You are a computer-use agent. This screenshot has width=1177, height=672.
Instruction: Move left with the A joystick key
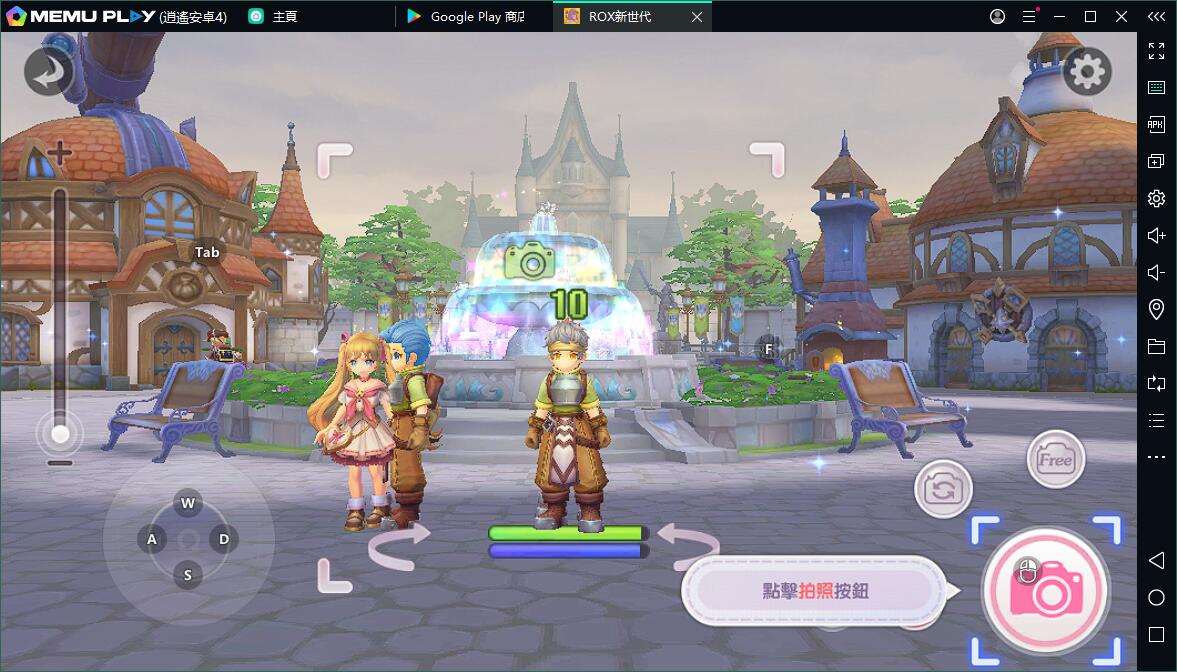coord(152,540)
